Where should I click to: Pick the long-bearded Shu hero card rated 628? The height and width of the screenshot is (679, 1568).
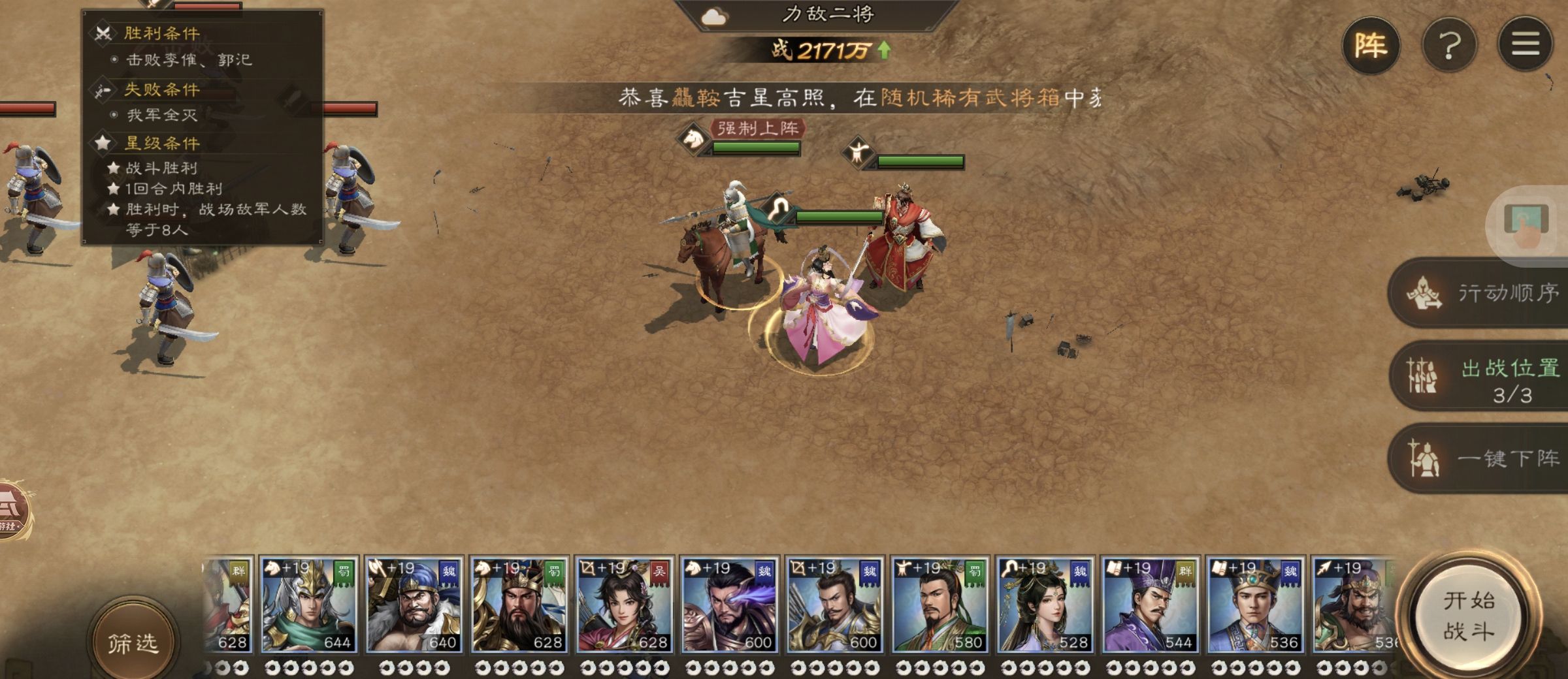(x=519, y=605)
